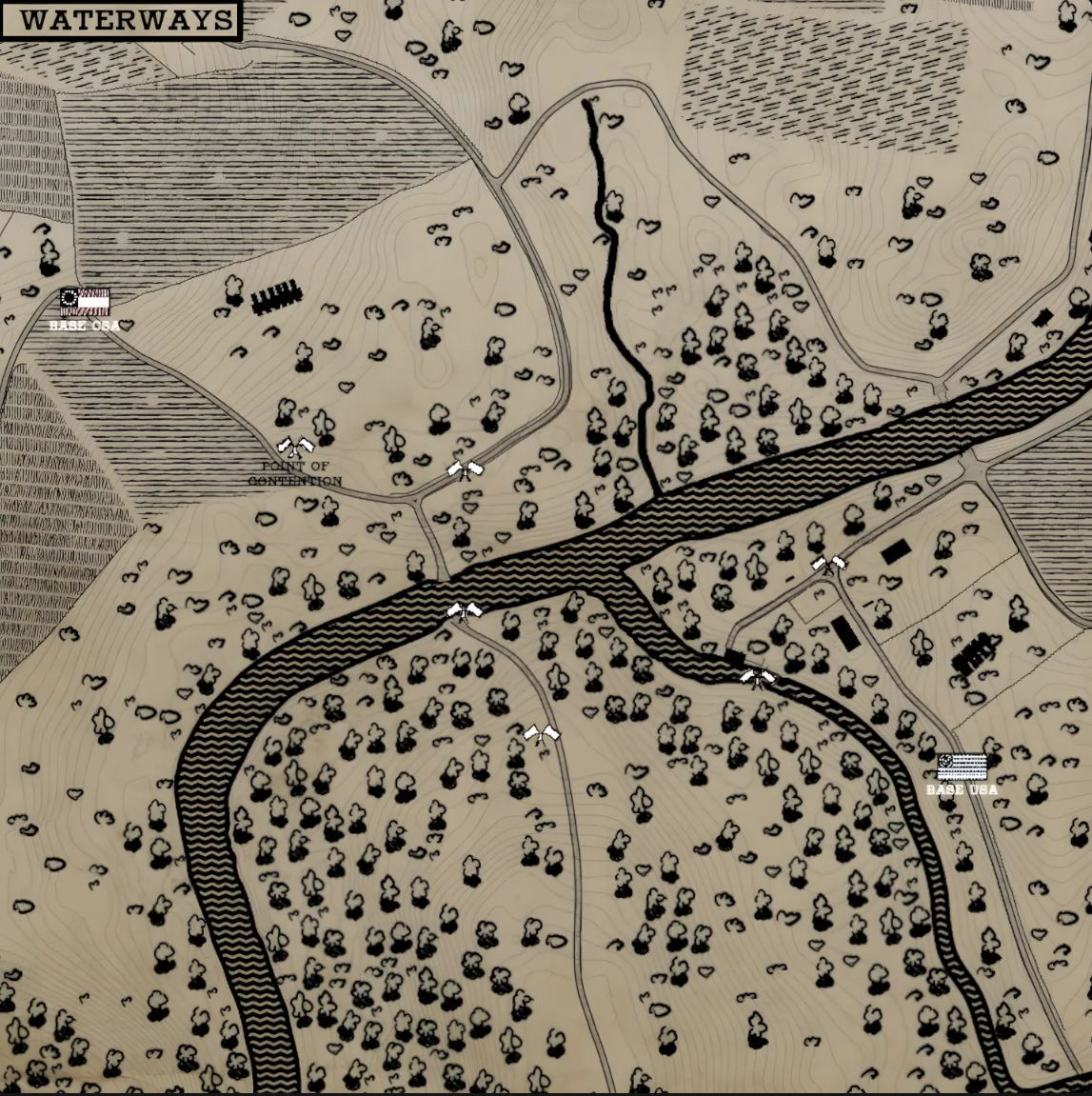
Task: Select the Base CSA flag marker
Action: (85, 302)
